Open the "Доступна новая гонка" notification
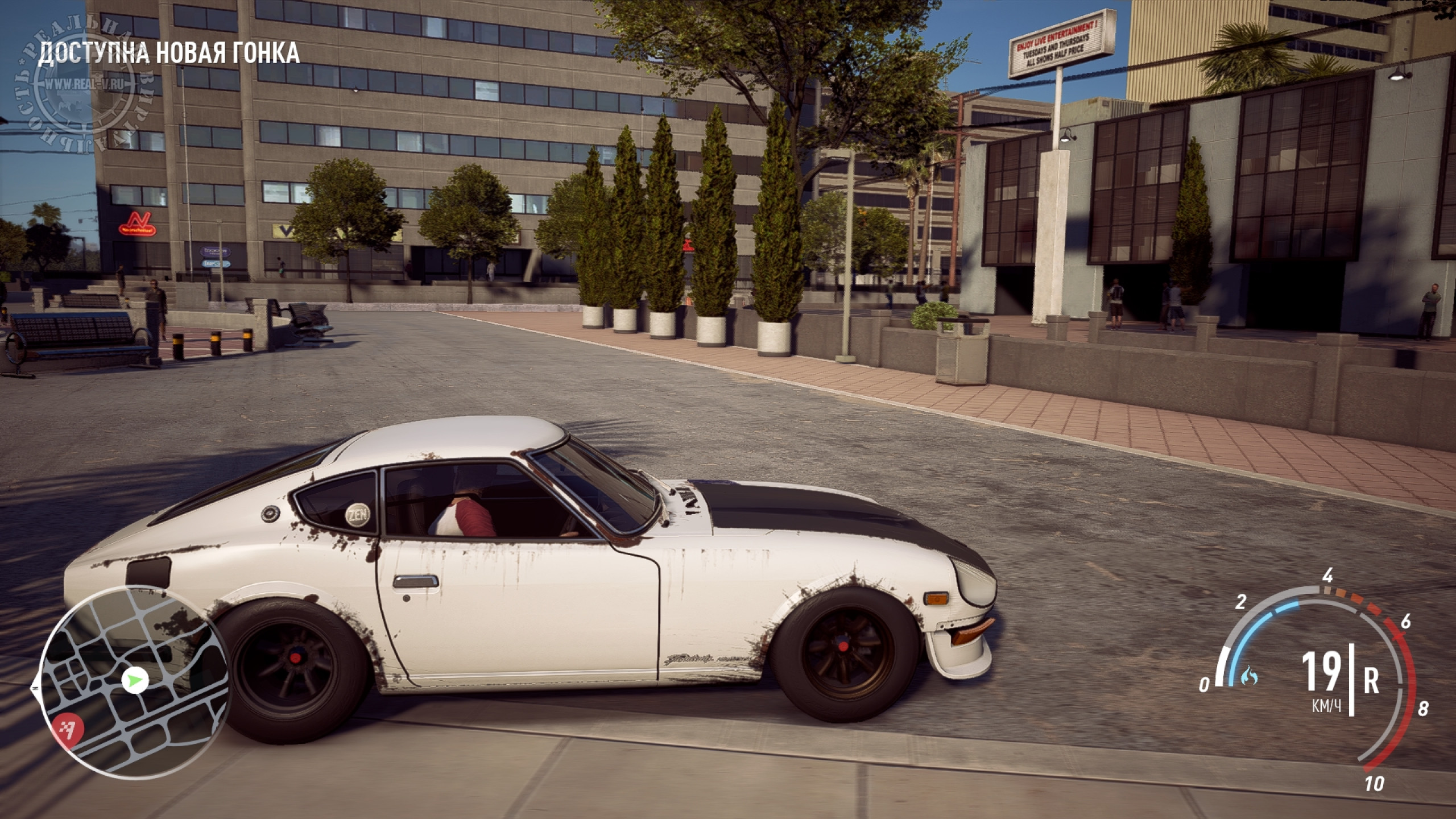Image resolution: width=1456 pixels, height=819 pixels. (168, 52)
